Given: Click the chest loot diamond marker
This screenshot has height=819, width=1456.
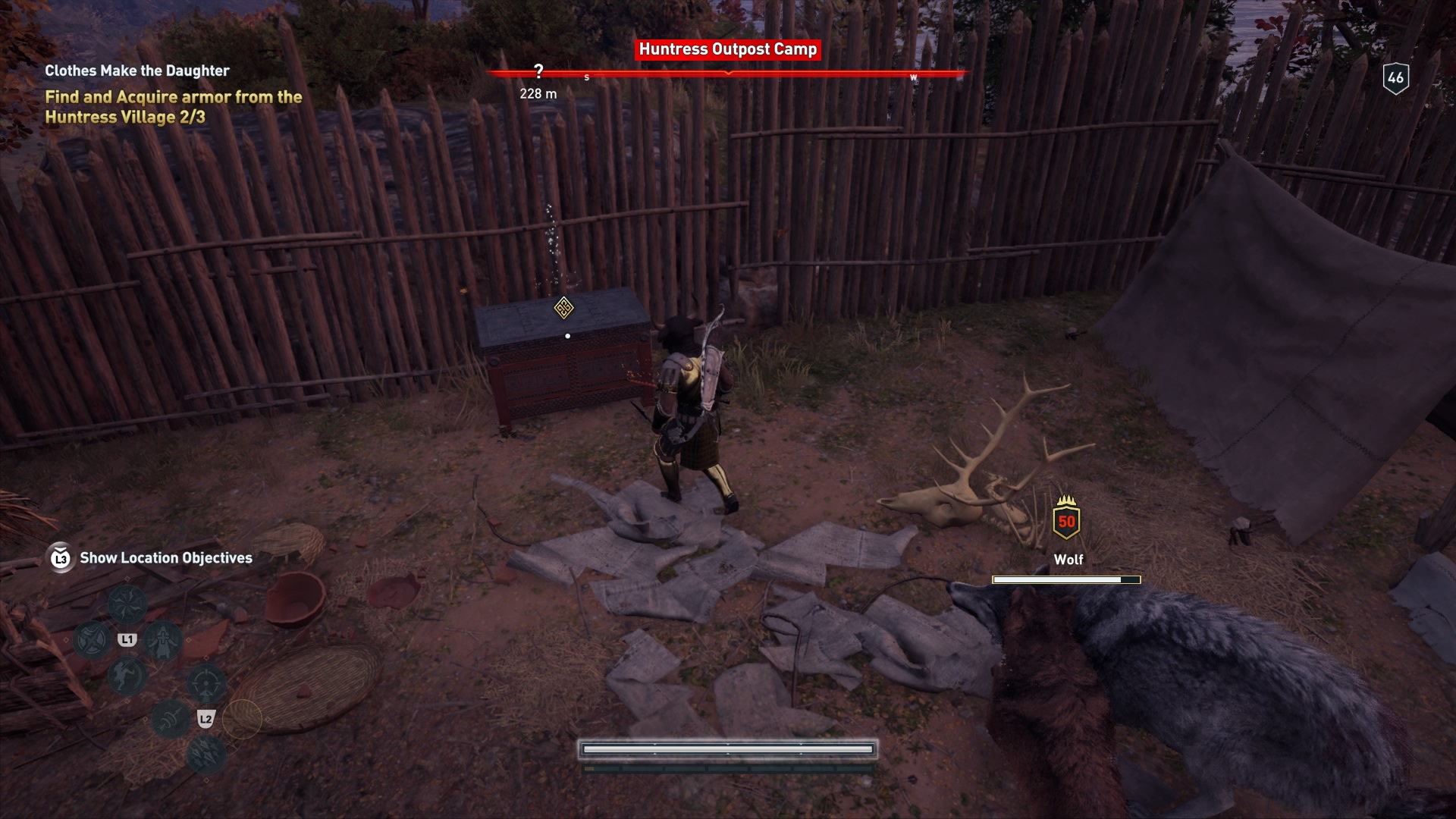Looking at the screenshot, I should 563,308.
